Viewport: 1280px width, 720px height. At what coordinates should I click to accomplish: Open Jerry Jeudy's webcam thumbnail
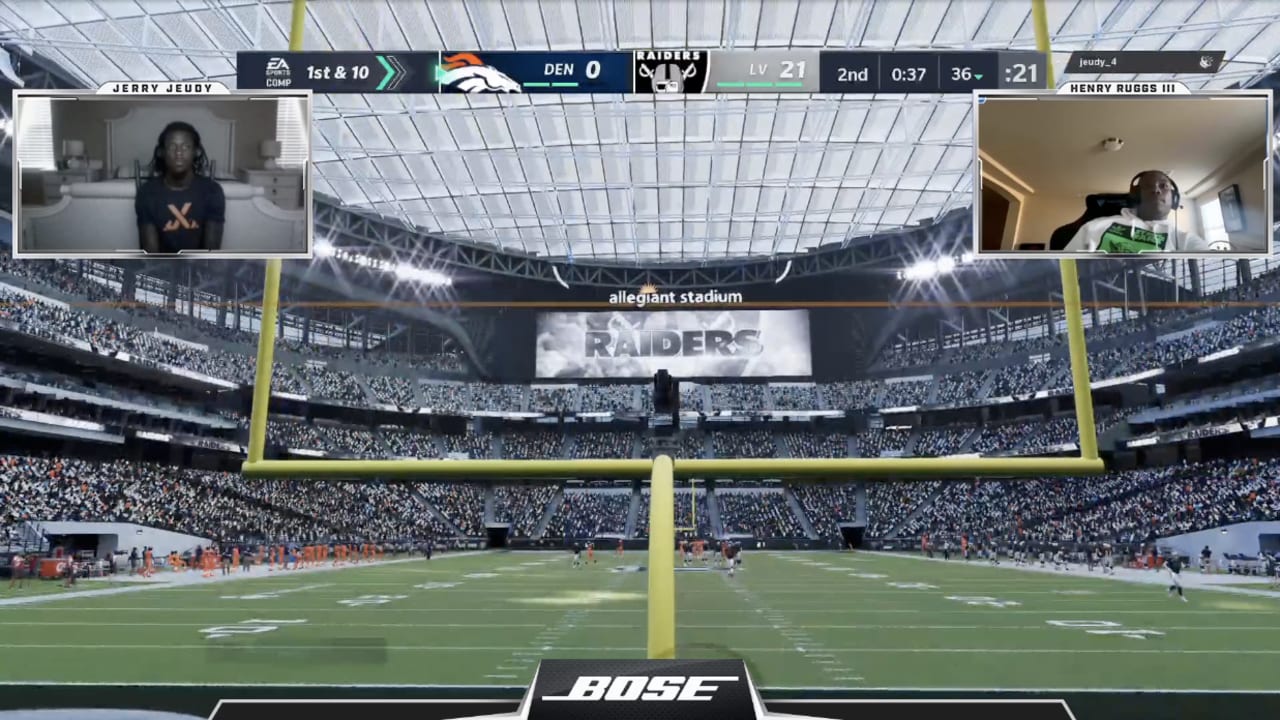163,173
